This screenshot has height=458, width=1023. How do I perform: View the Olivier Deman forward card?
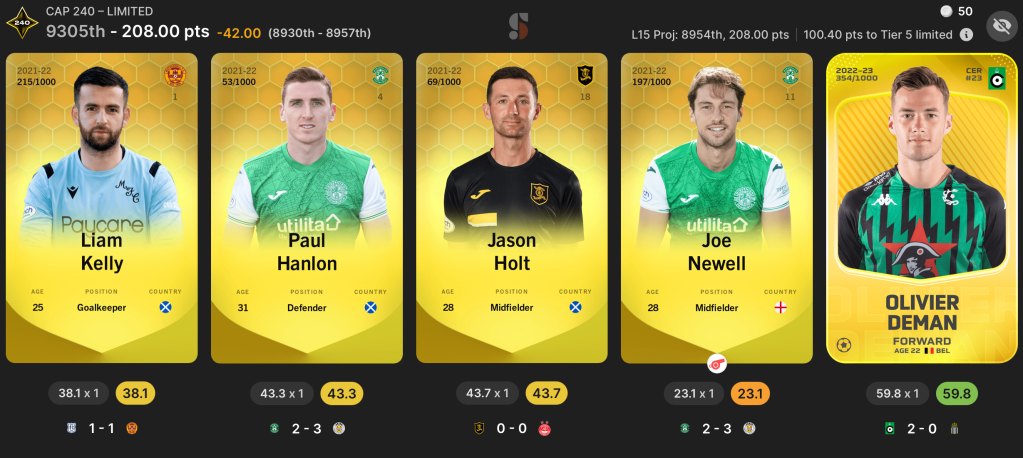921,207
